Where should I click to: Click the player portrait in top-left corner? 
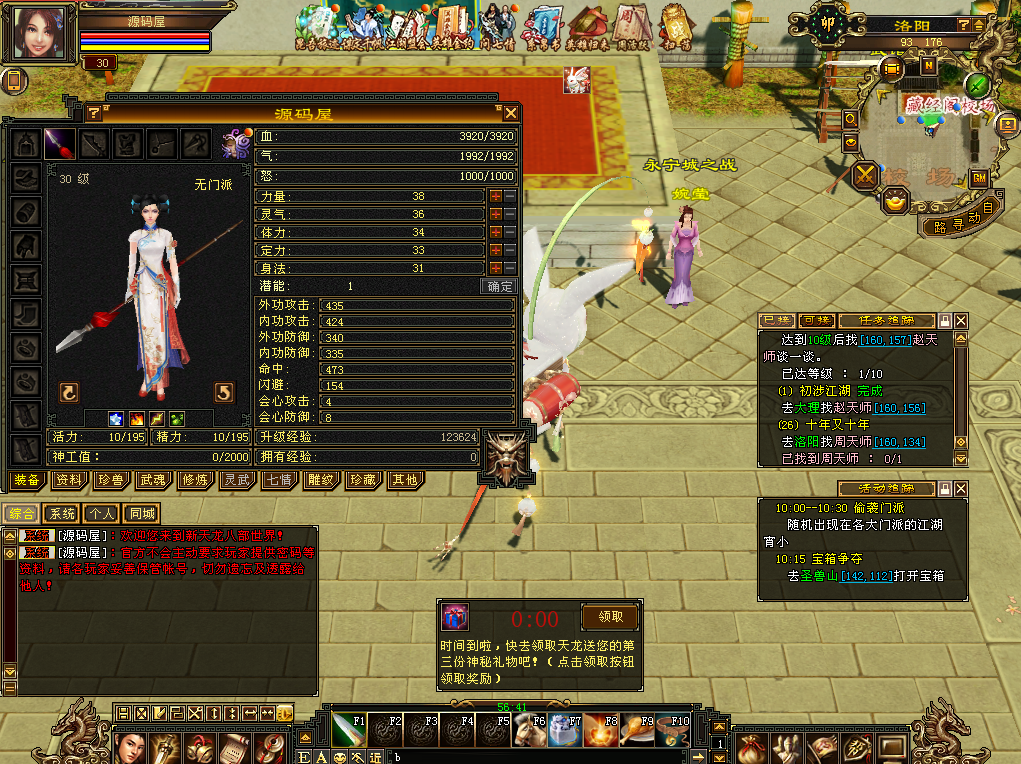click(x=40, y=33)
